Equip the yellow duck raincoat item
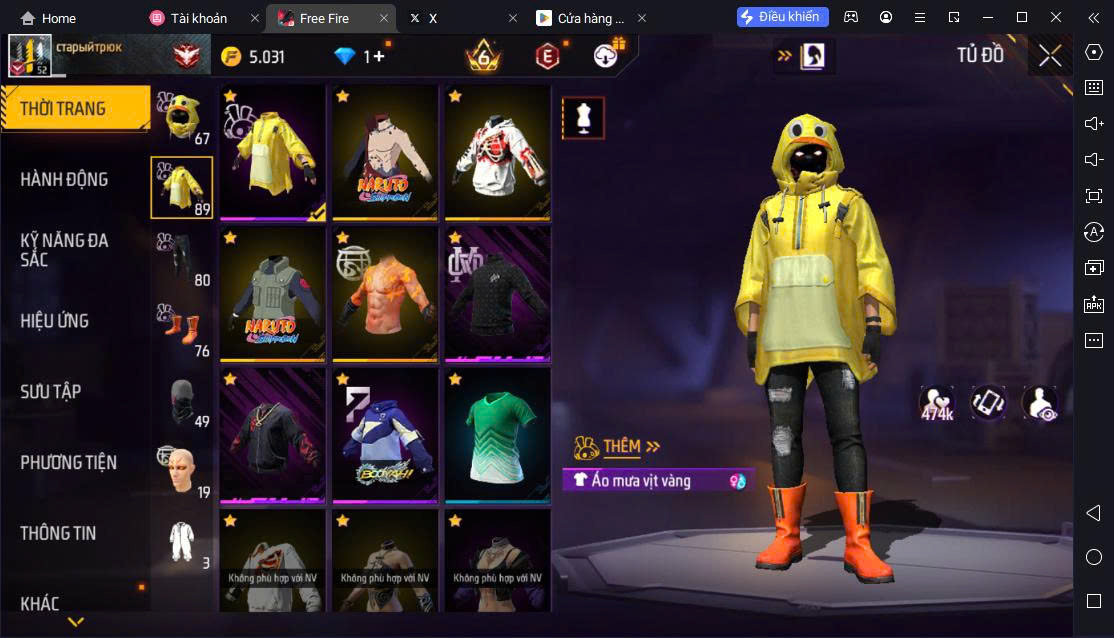 pos(272,152)
